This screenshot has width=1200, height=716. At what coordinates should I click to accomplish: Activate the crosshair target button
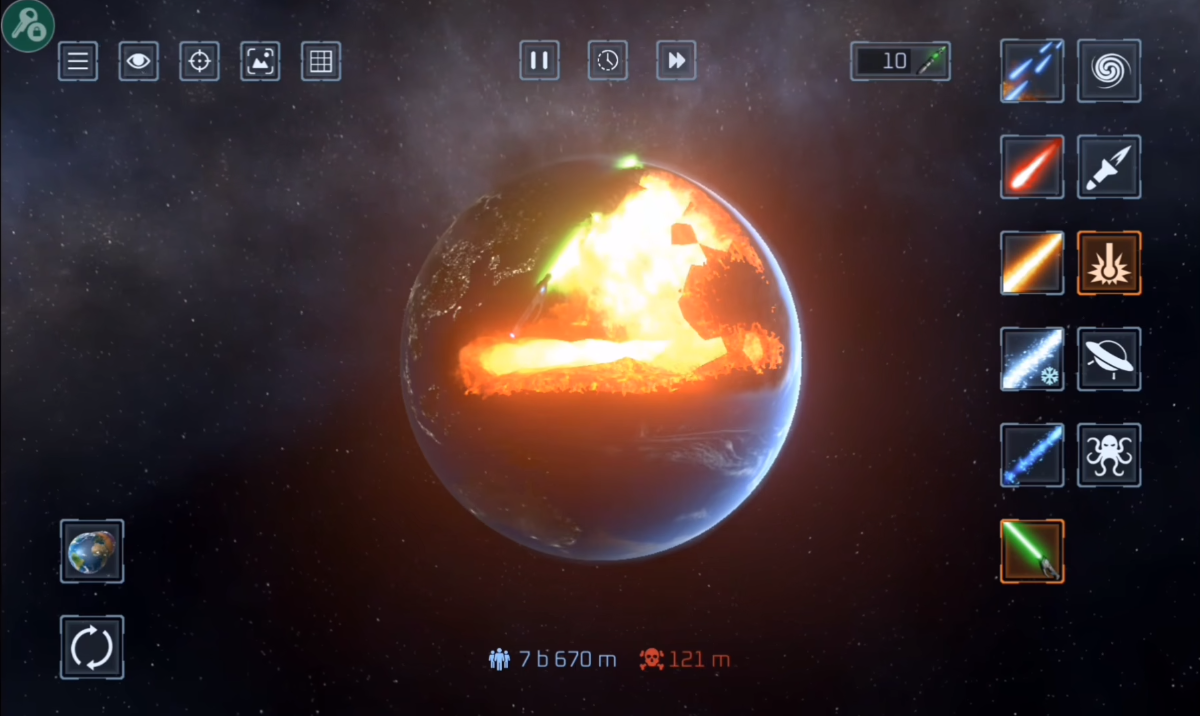coord(199,62)
